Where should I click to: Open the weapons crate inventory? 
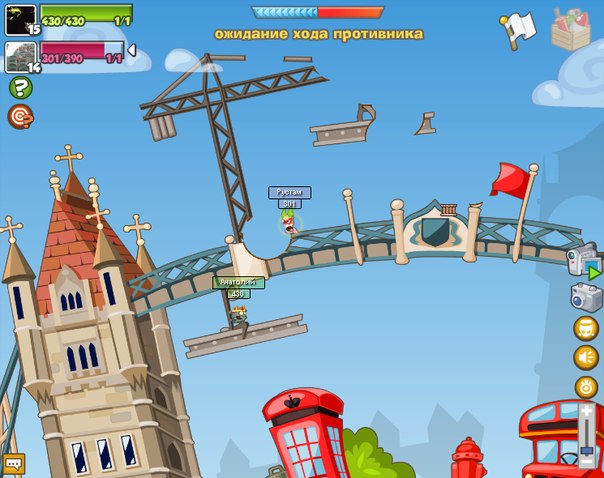point(571,28)
